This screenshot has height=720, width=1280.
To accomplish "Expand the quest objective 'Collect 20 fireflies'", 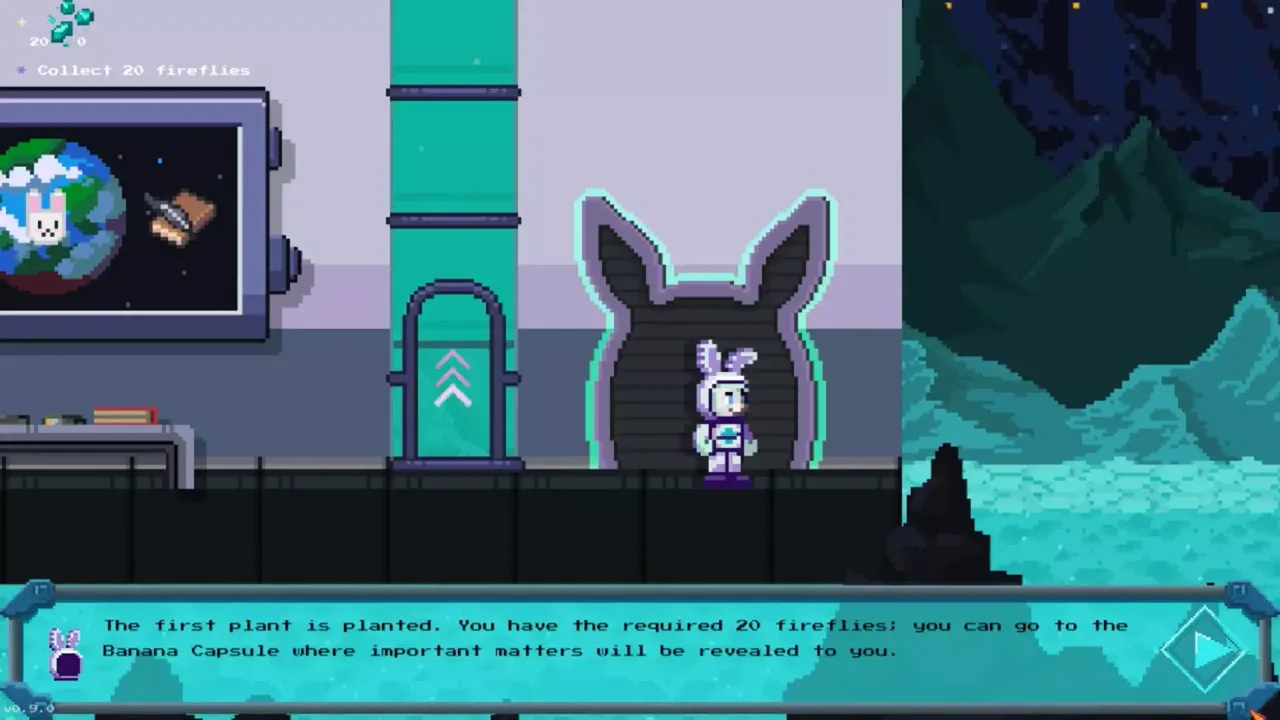I will pos(143,70).
